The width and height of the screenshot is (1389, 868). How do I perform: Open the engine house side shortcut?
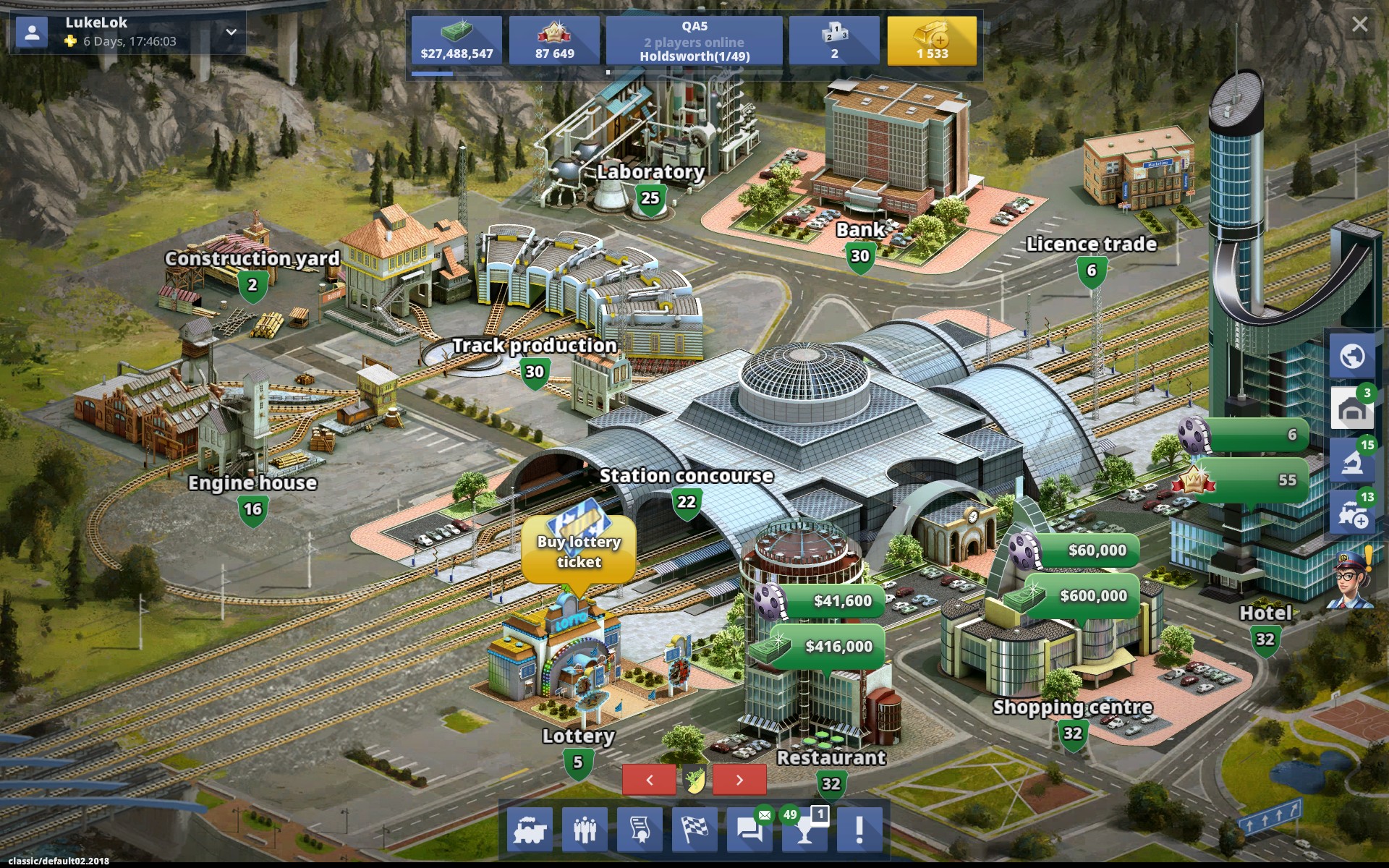click(1352, 409)
